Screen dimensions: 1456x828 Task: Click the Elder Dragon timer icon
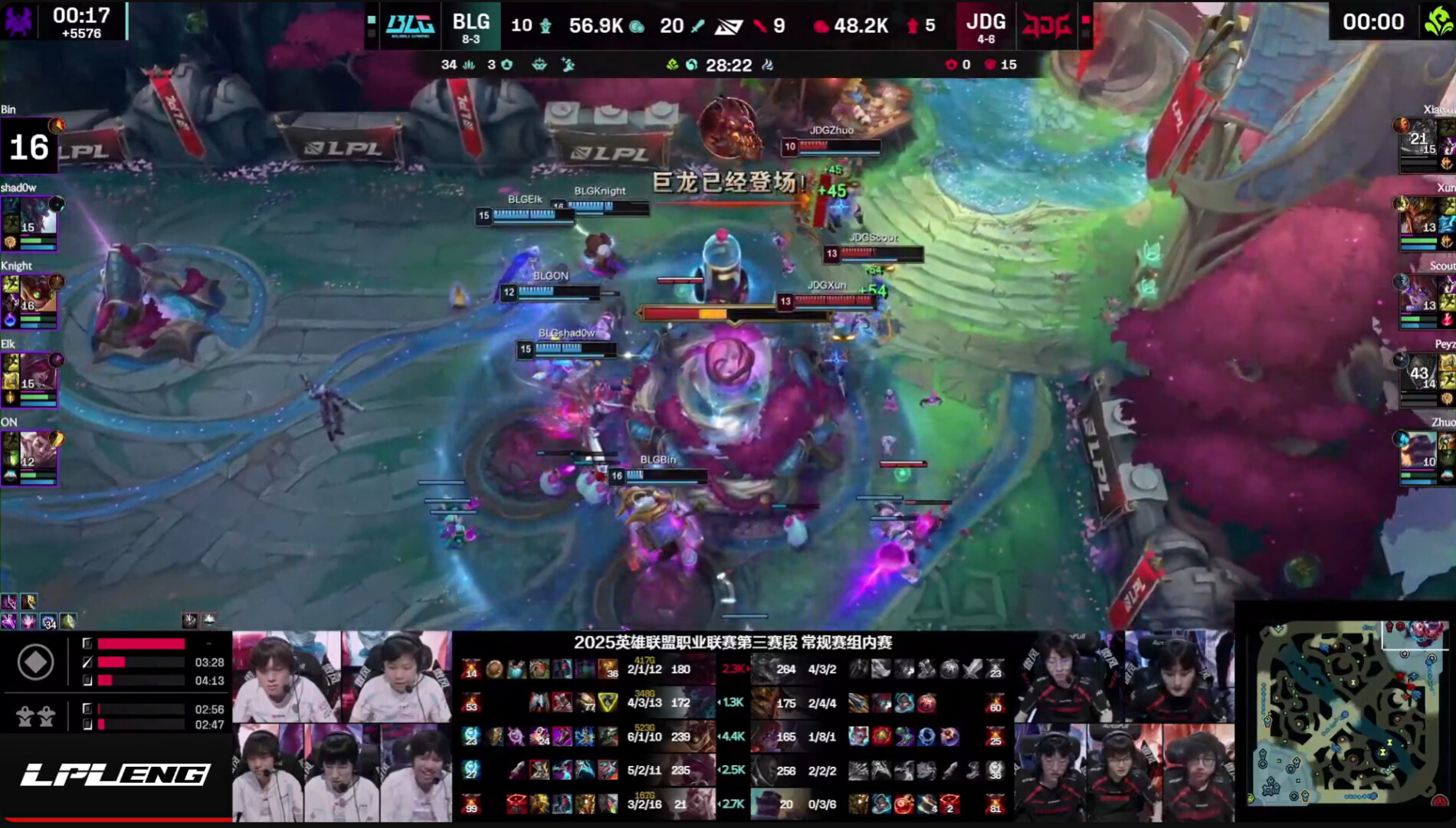coord(1438,21)
